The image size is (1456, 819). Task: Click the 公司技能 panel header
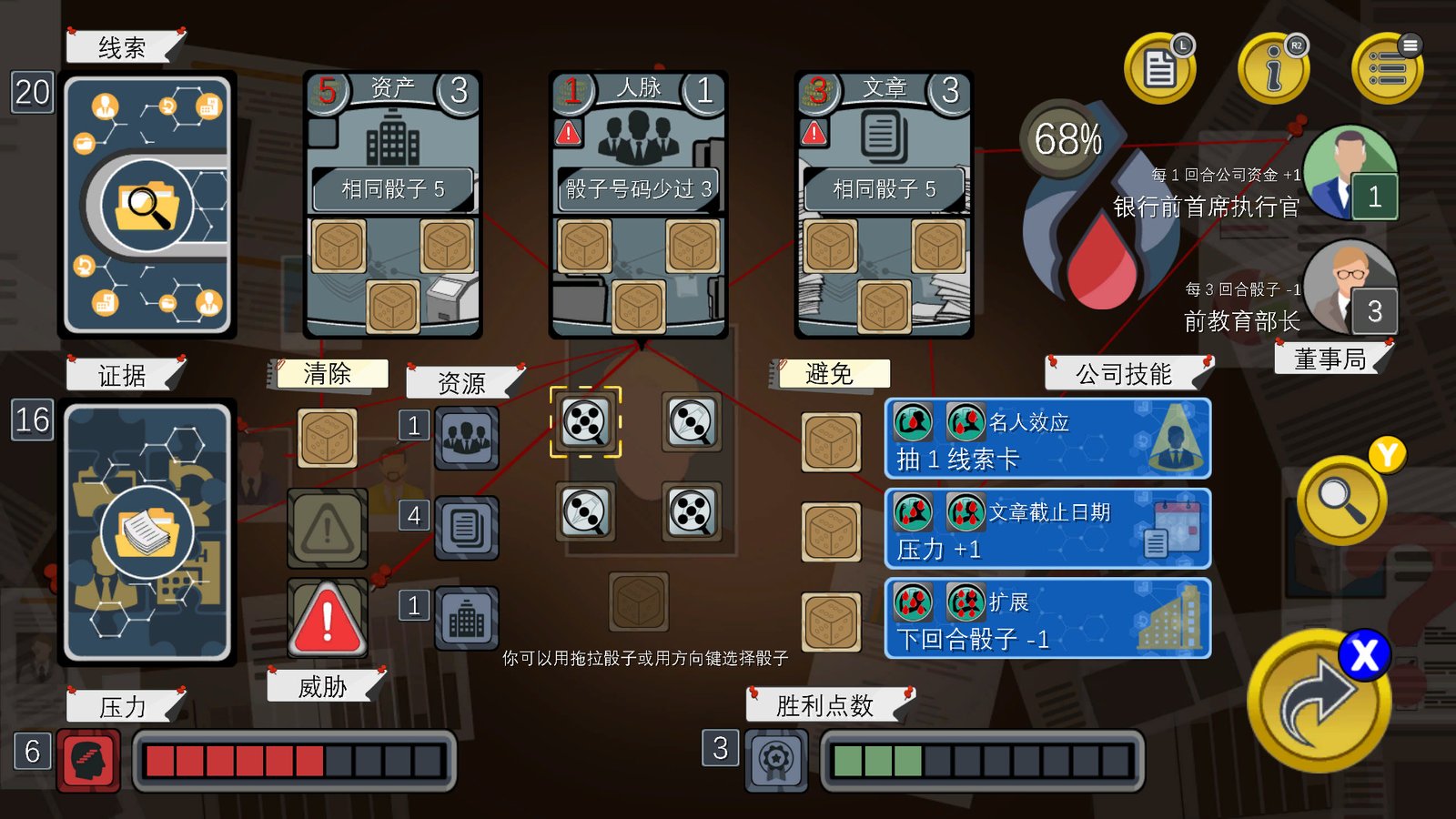coord(1126,373)
